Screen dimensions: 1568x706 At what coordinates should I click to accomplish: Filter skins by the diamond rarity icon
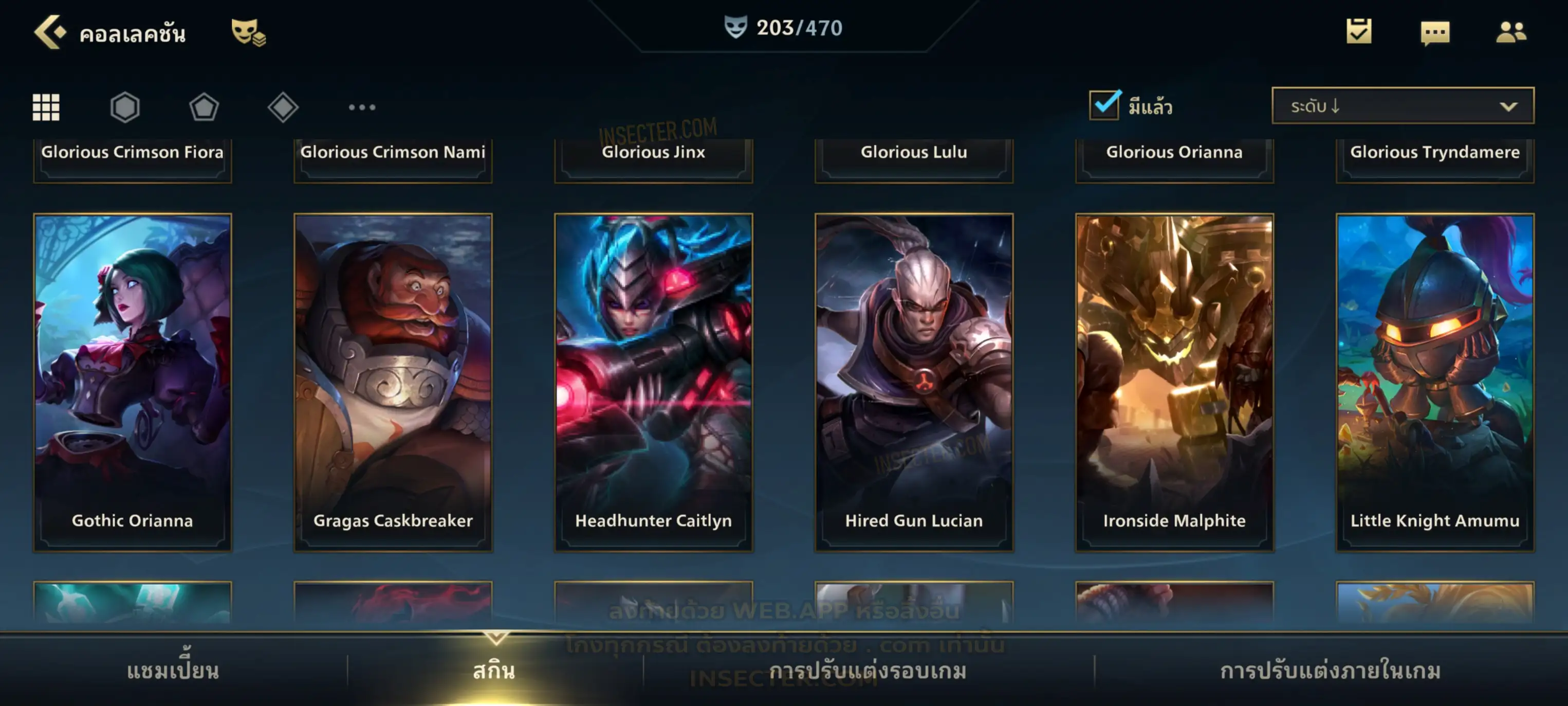pyautogui.click(x=283, y=107)
